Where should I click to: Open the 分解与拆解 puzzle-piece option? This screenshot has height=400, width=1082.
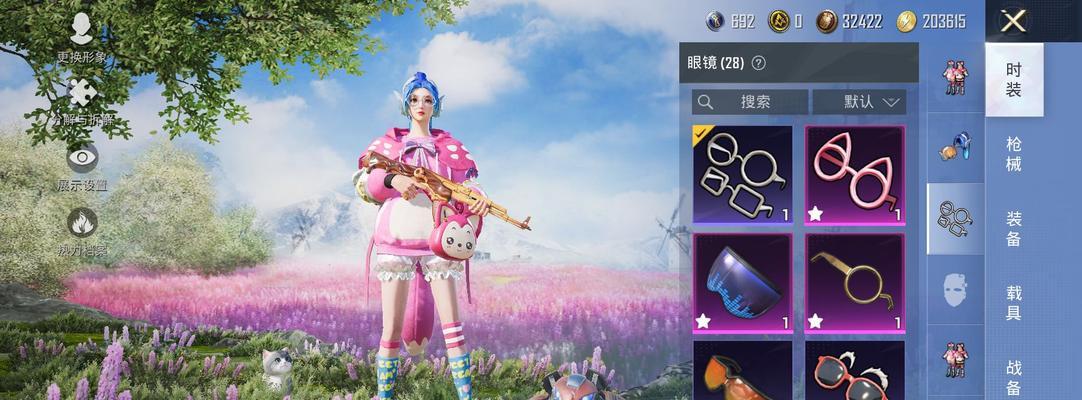coord(82,102)
